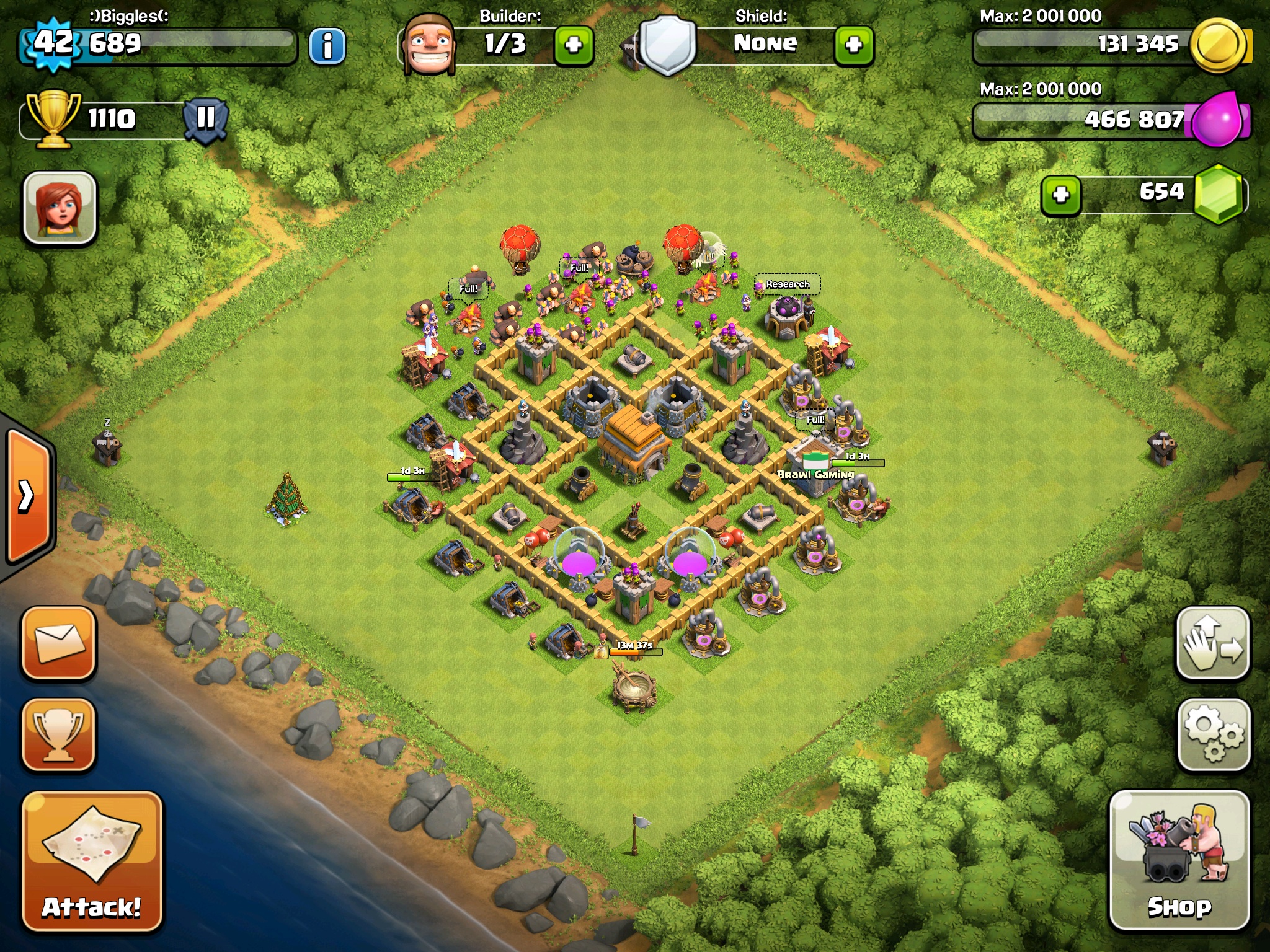
Task: Add a builder with the green plus
Action: coord(574,45)
